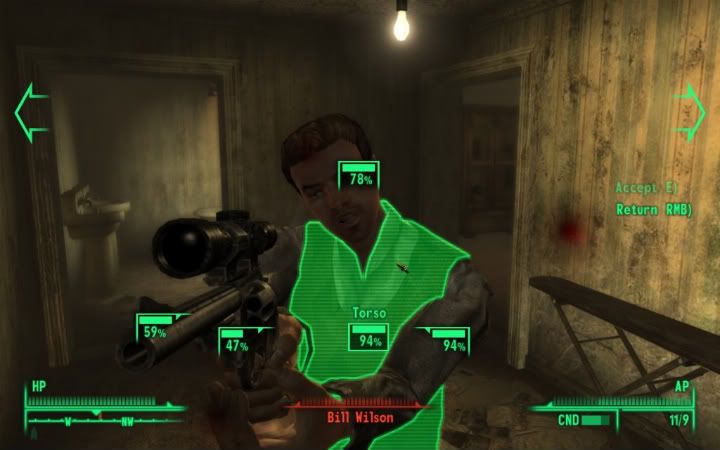Cycle to next target with right arrow
Viewport: 720px width, 450px height.
click(690, 110)
